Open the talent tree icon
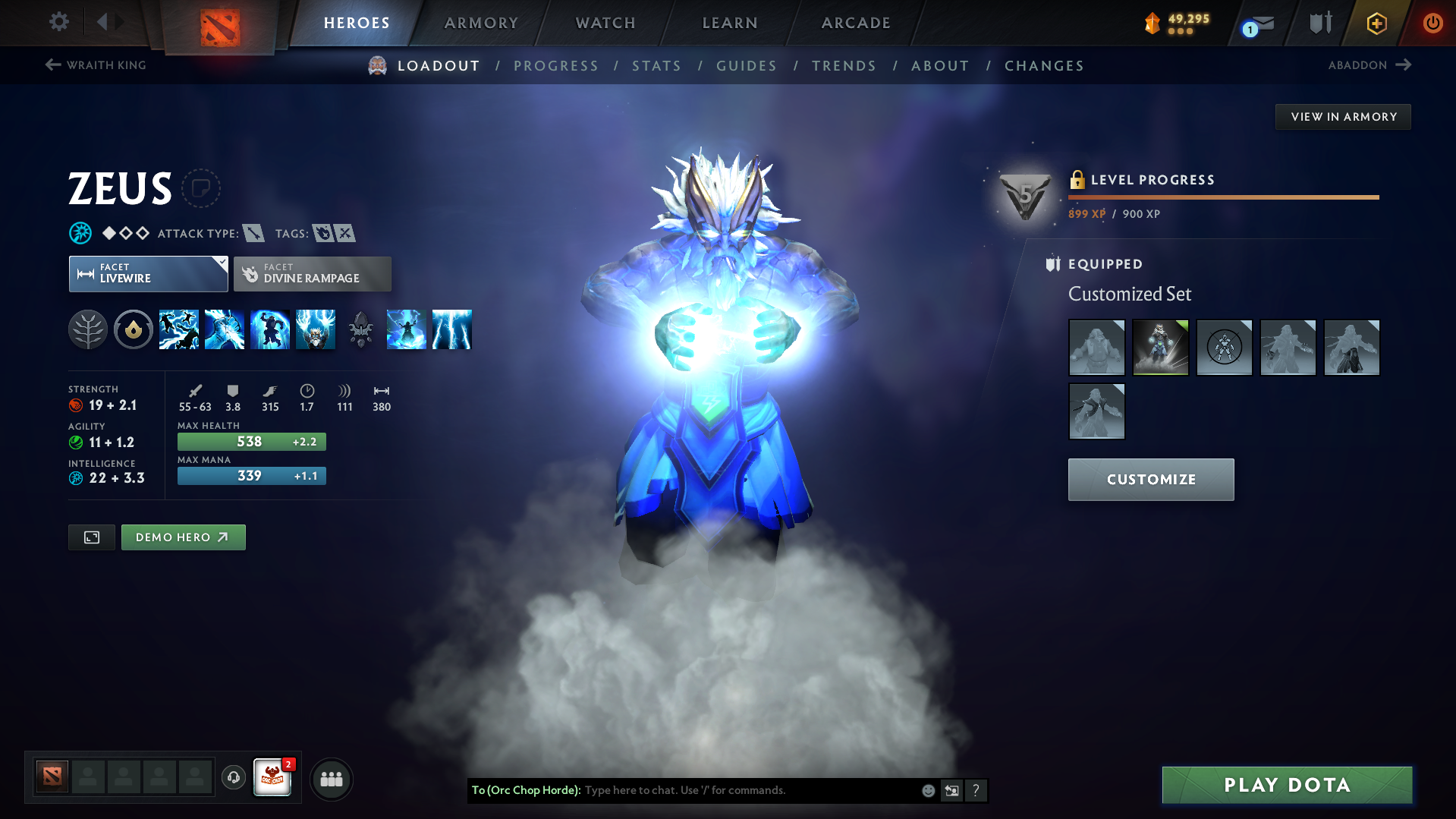Image resolution: width=1456 pixels, height=819 pixels. click(x=88, y=329)
